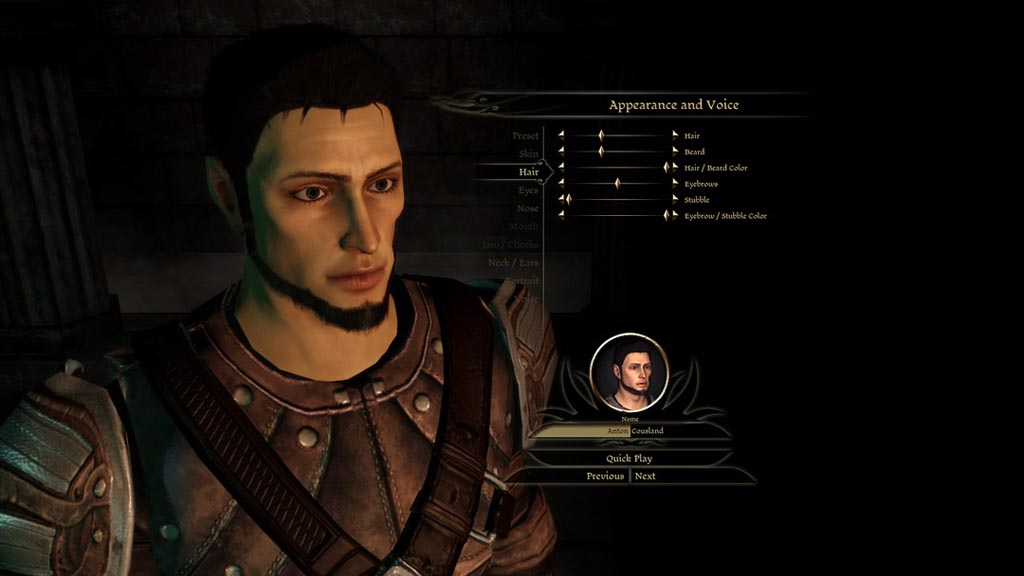
Task: Click right arrow of the Hair slider
Action: (x=674, y=135)
